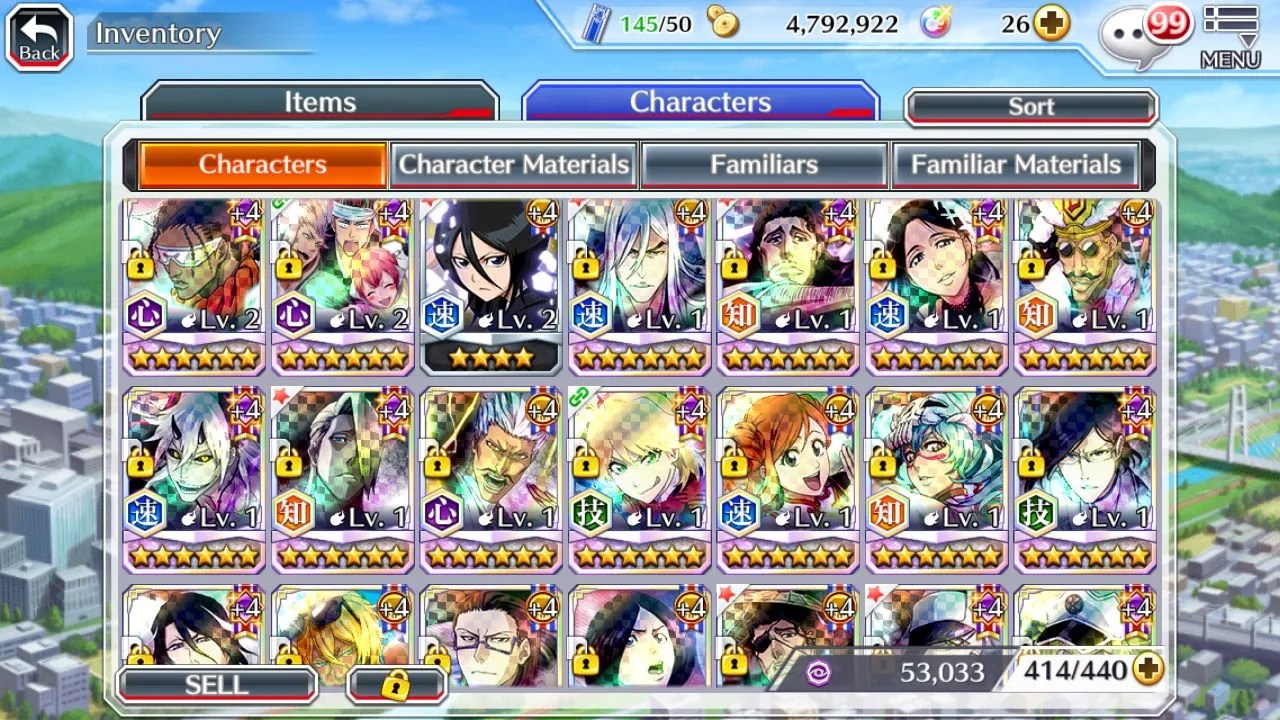Open the MENU in the corner

(1230, 37)
